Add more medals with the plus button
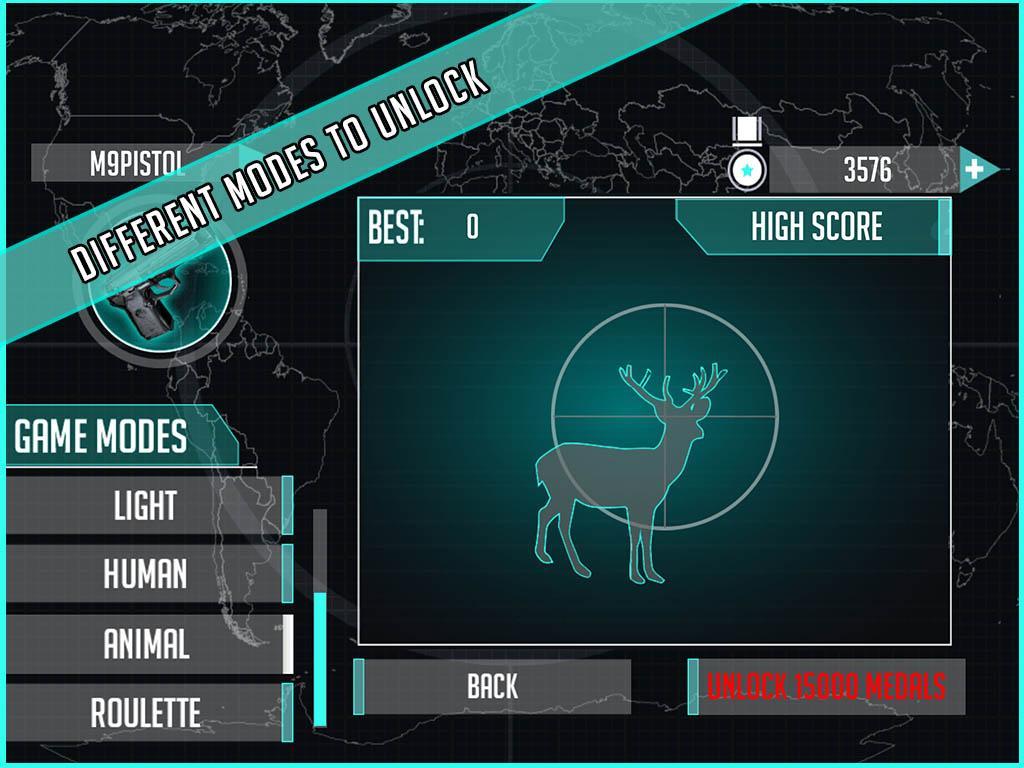This screenshot has height=768, width=1024. [975, 169]
